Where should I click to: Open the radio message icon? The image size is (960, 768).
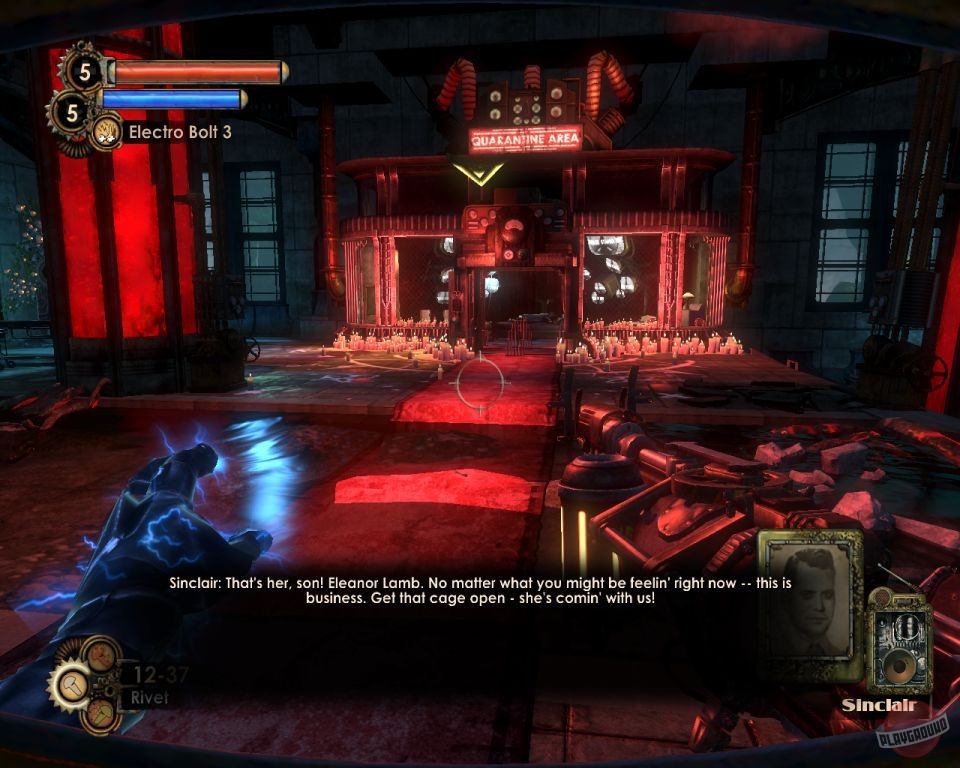(899, 642)
